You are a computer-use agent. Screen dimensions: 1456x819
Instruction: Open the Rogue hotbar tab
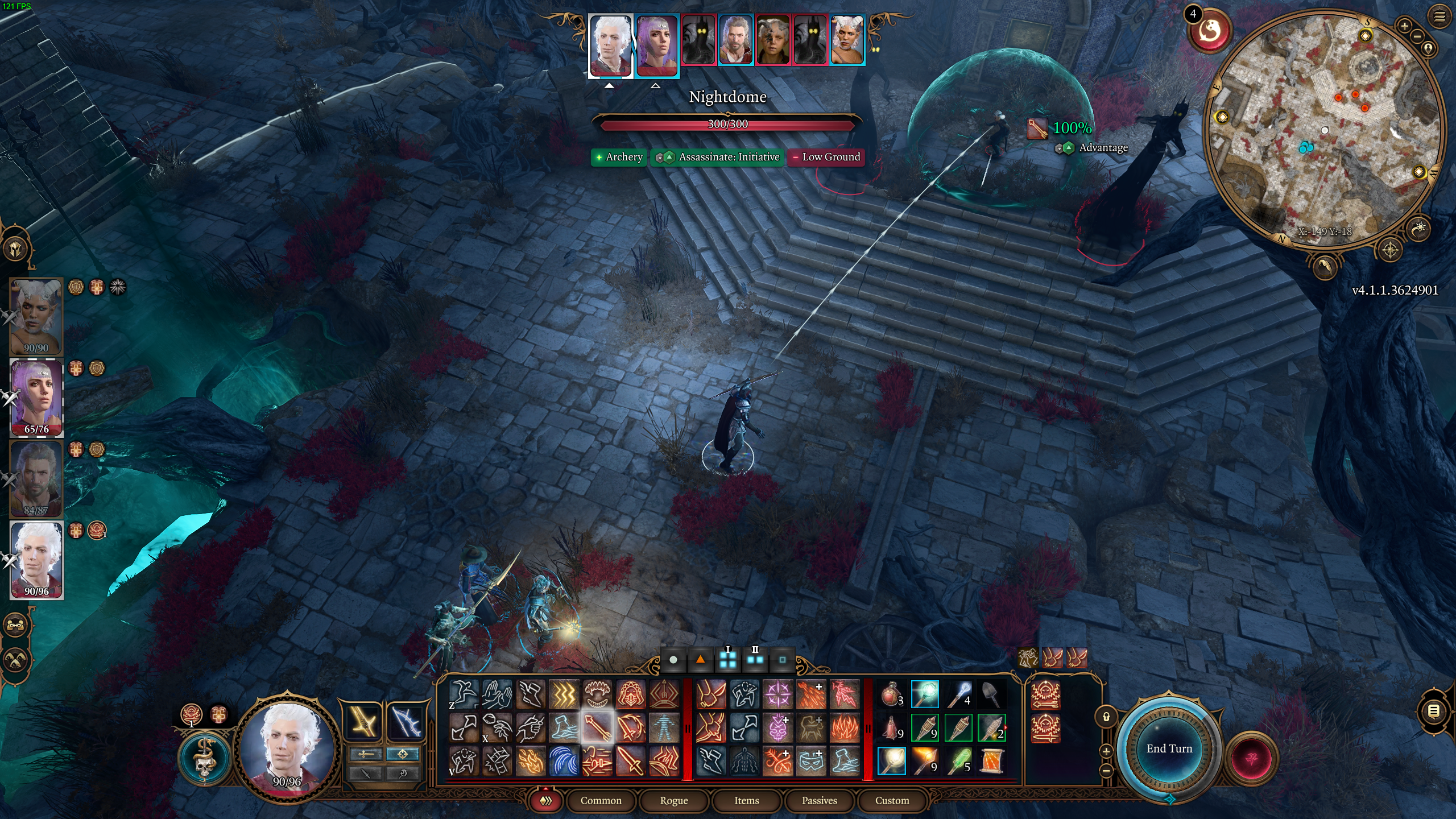673,800
